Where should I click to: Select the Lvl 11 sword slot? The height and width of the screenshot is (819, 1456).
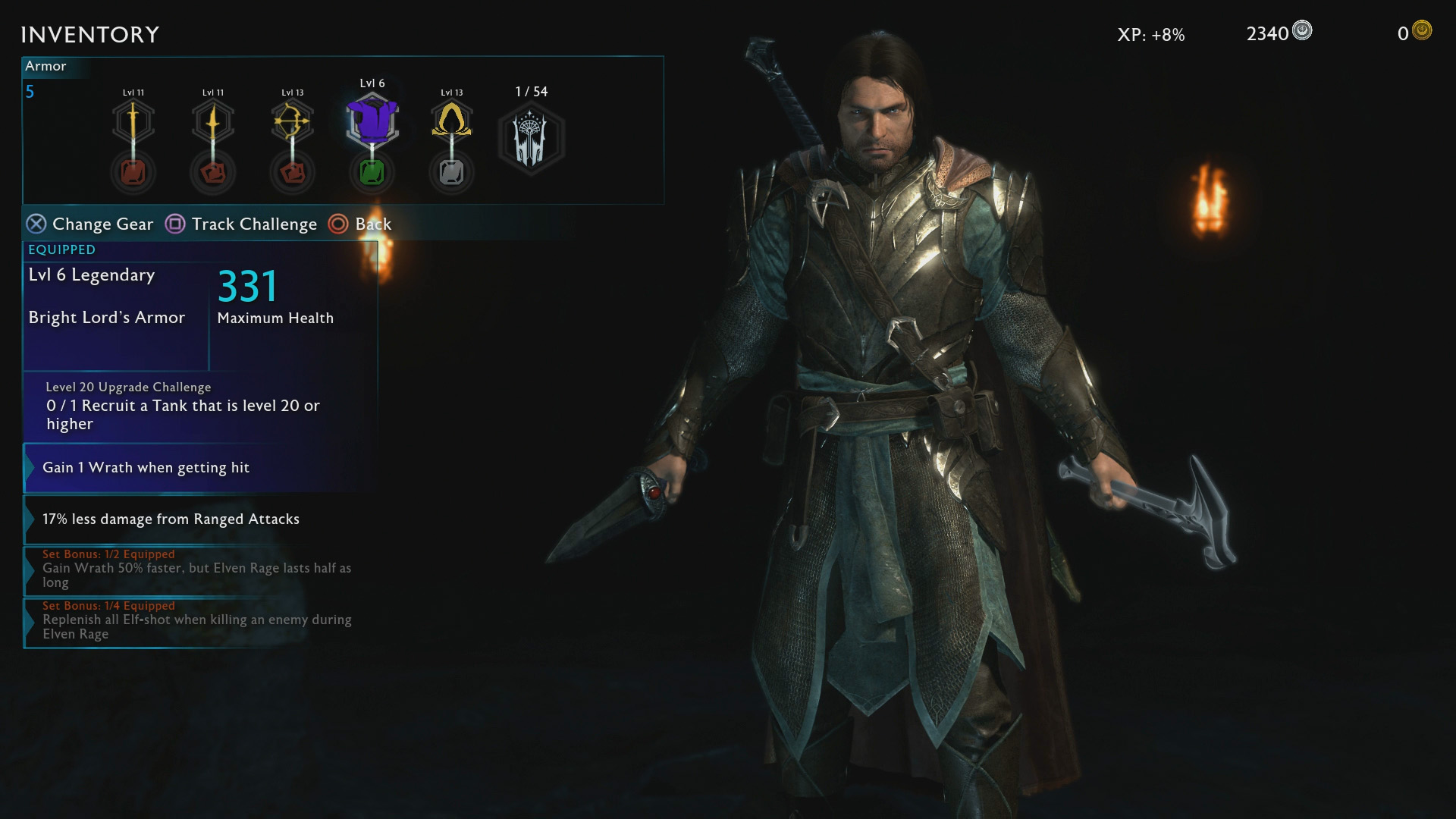point(133,121)
